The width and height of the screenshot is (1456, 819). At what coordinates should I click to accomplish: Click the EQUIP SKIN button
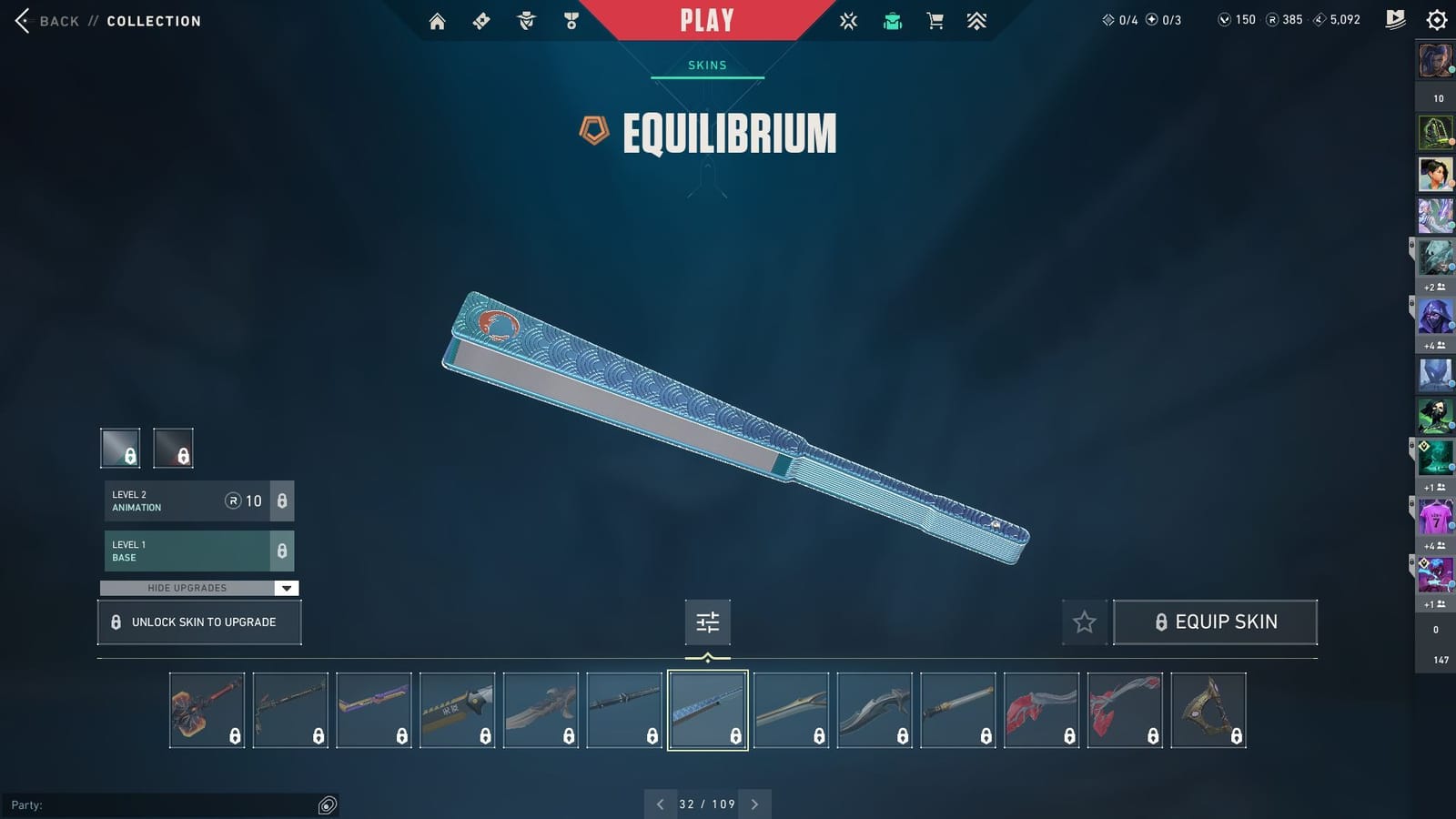coord(1216,622)
